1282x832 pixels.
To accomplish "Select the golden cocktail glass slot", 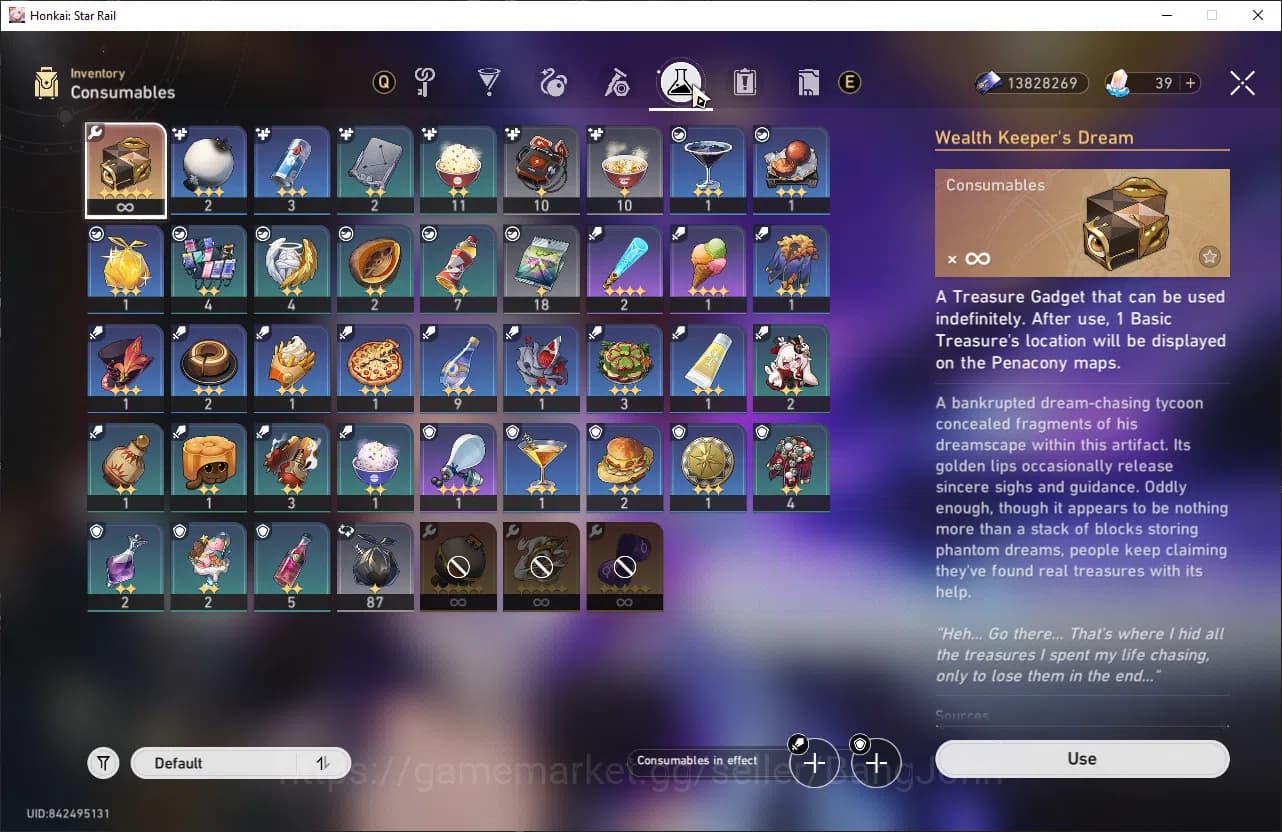I will click(541, 460).
